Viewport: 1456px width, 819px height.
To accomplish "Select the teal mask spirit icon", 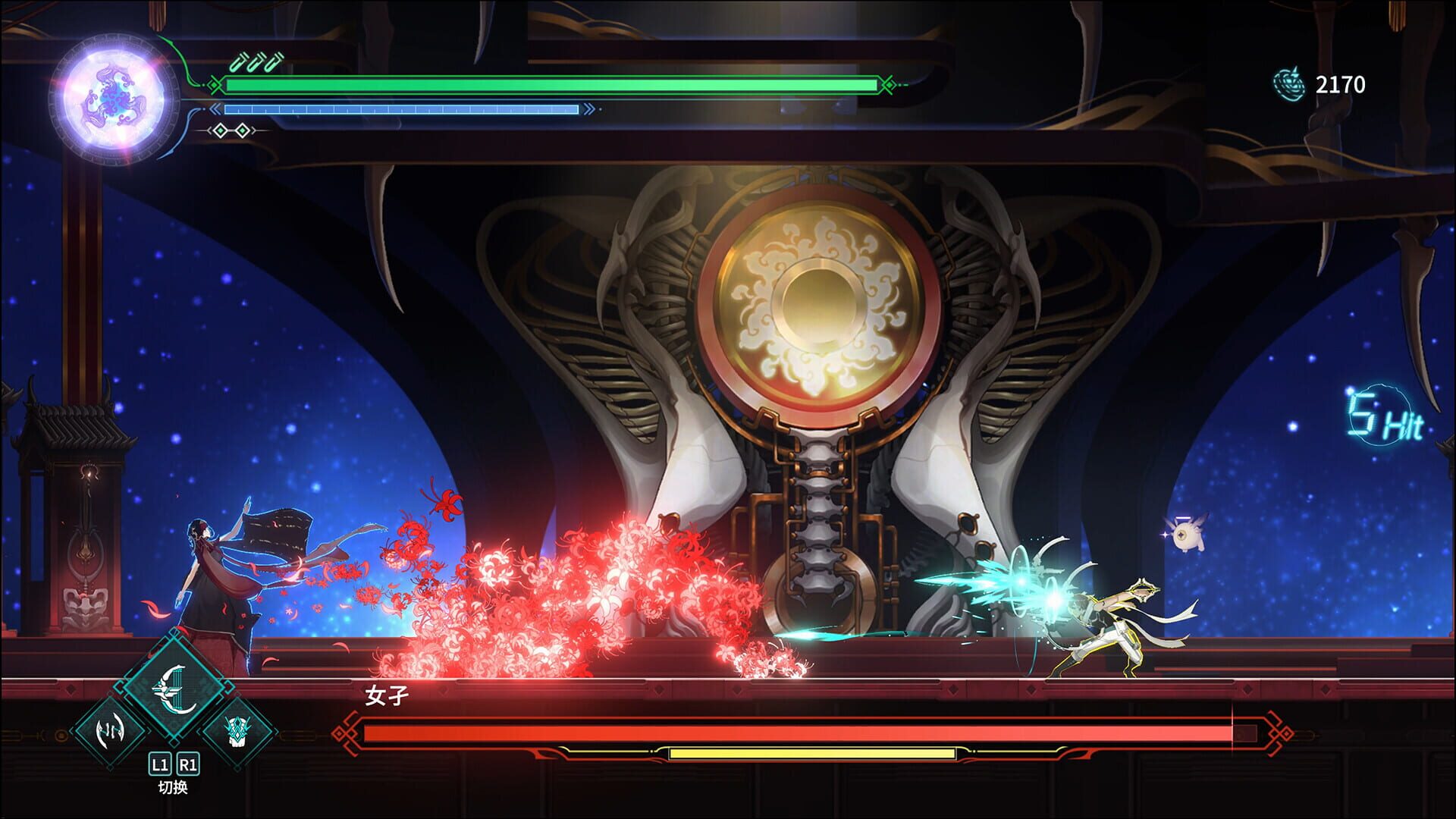I will [x=238, y=733].
